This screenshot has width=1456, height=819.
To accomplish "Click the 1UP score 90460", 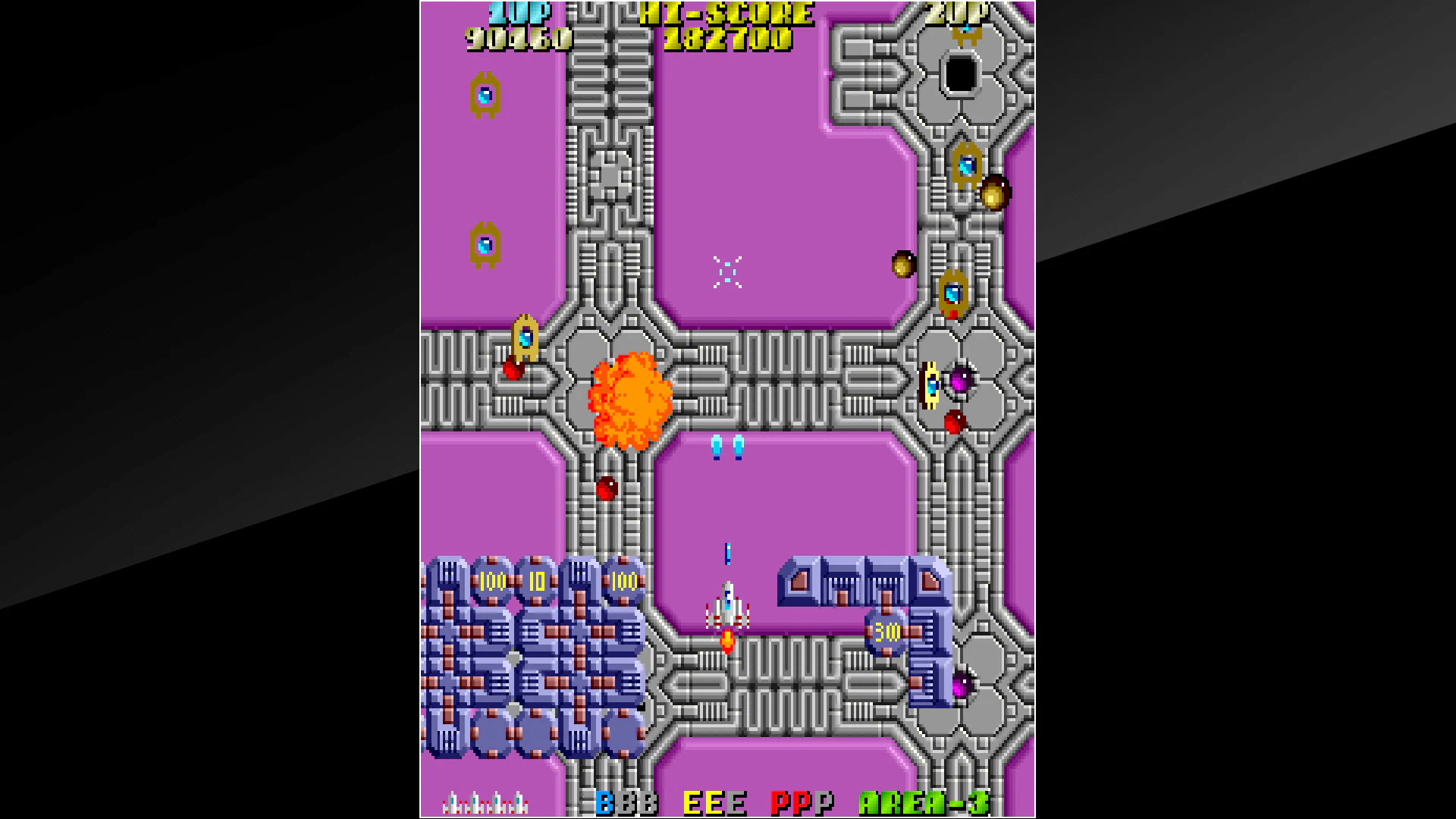I will (x=518, y=36).
